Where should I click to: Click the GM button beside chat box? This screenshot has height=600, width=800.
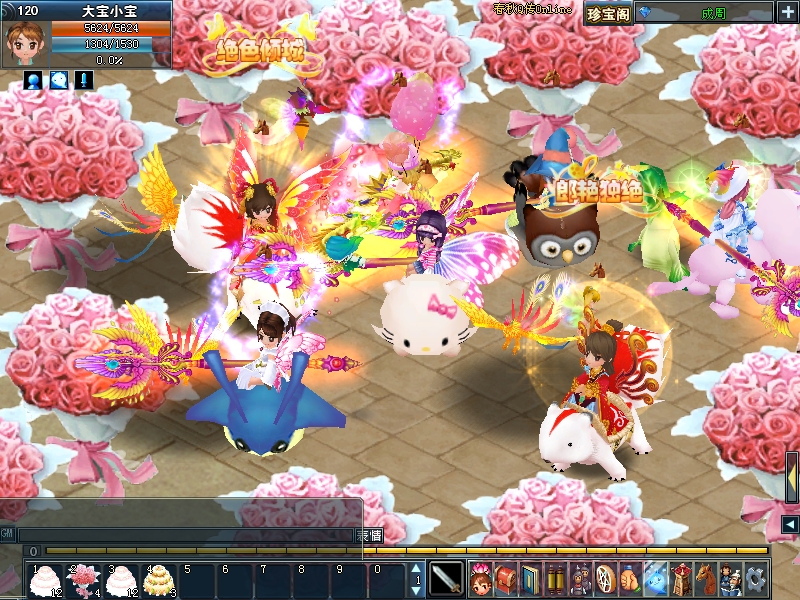8,535
